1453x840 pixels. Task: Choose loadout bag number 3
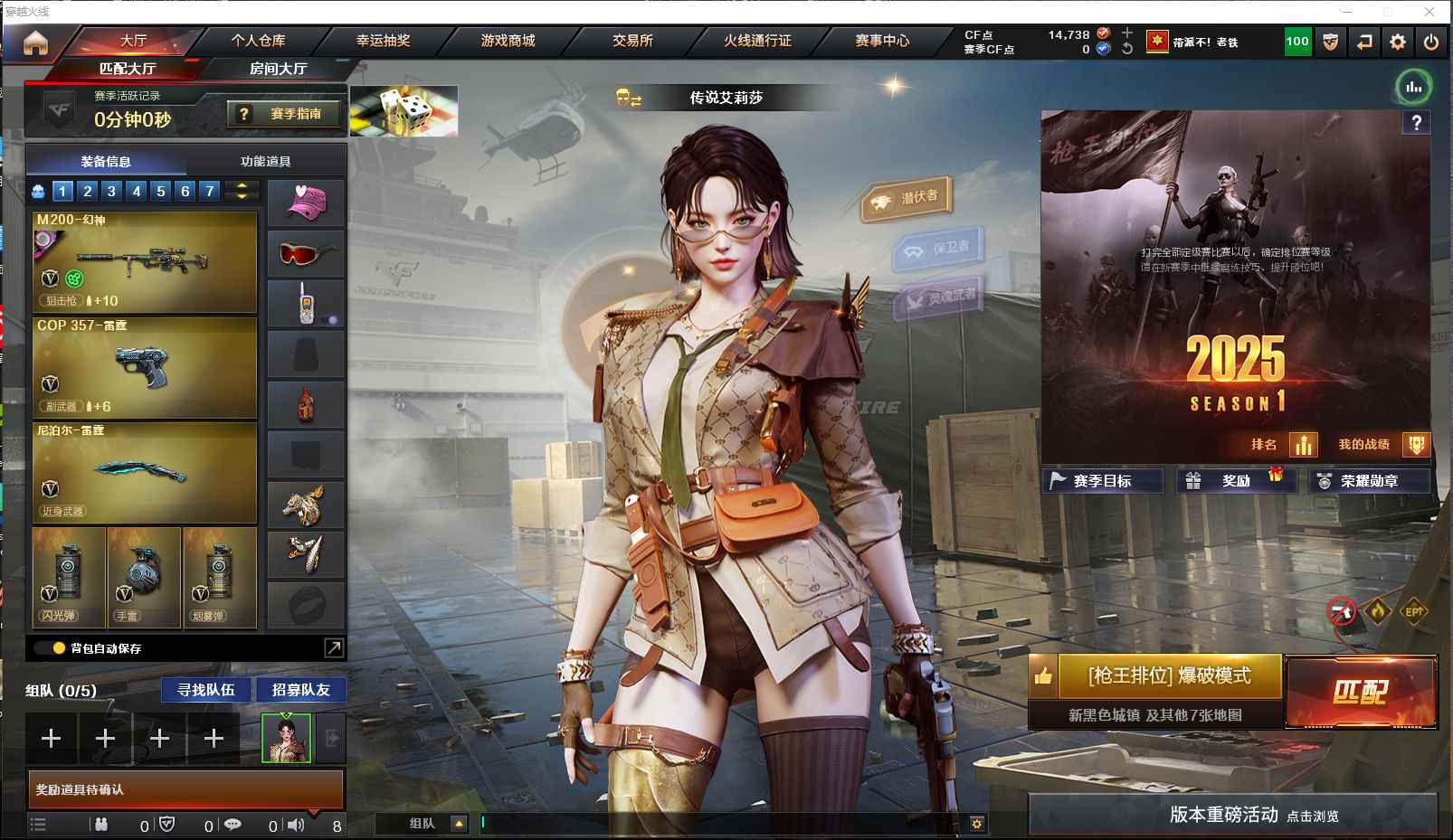pyautogui.click(x=111, y=191)
